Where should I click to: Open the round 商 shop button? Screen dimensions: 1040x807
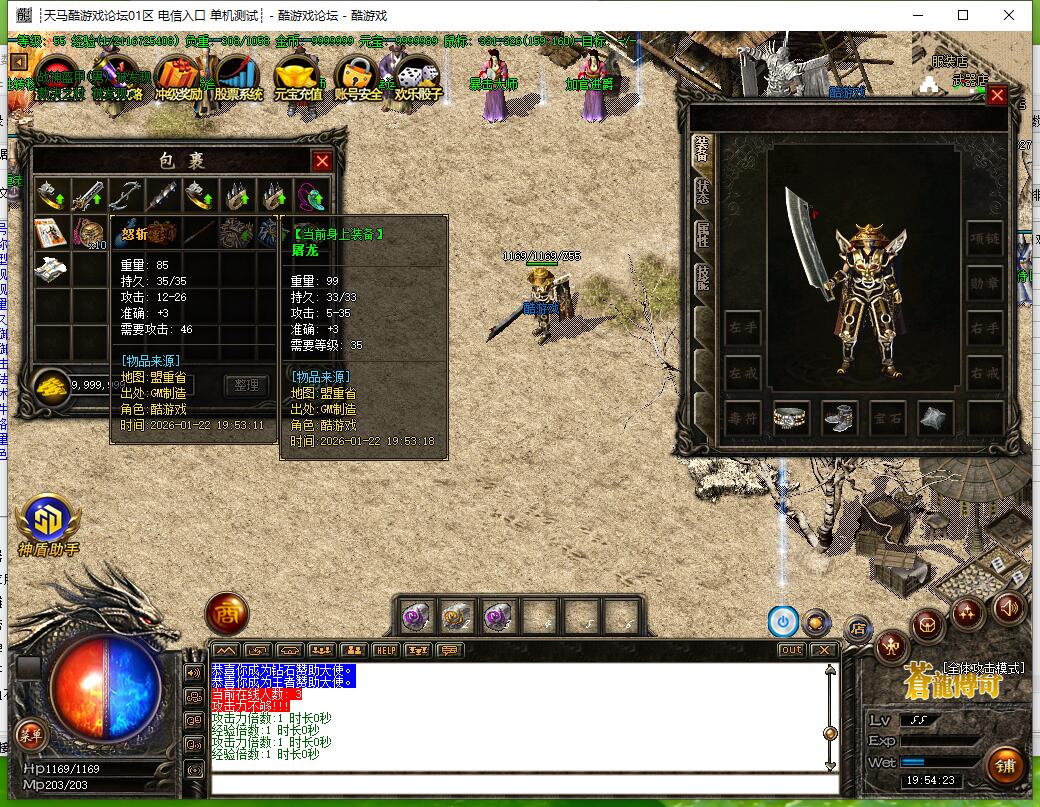(x=226, y=614)
